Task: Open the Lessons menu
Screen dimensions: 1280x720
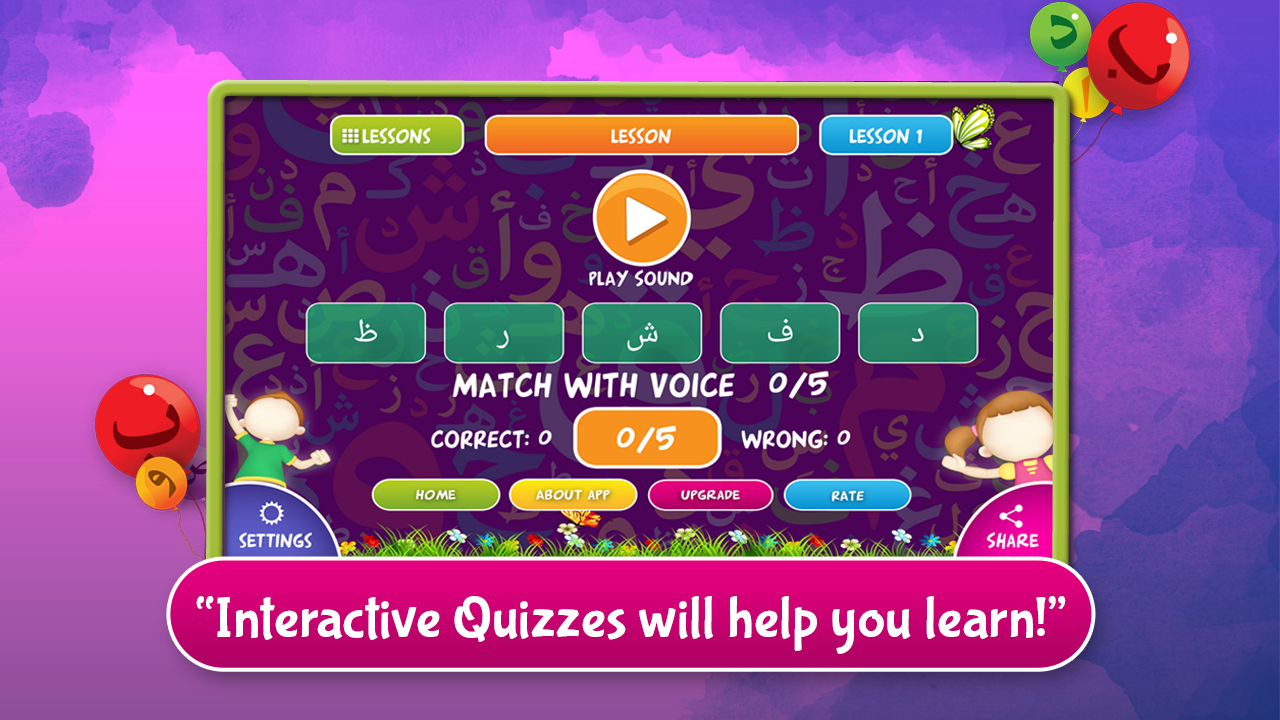Action: 395,134
